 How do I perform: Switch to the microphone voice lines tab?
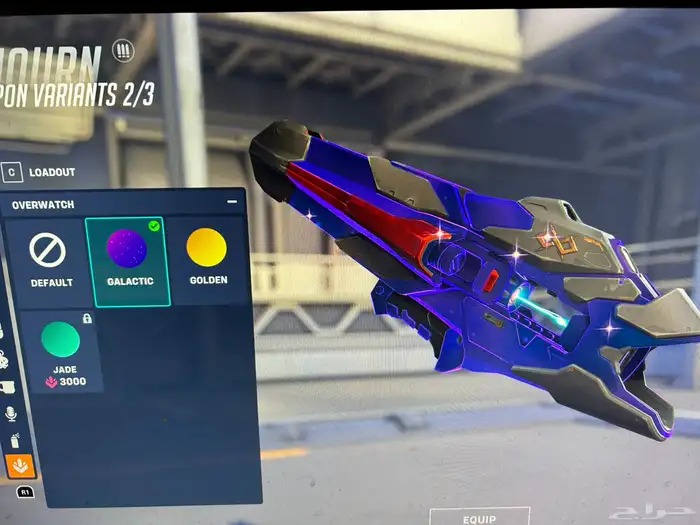tap(12, 413)
